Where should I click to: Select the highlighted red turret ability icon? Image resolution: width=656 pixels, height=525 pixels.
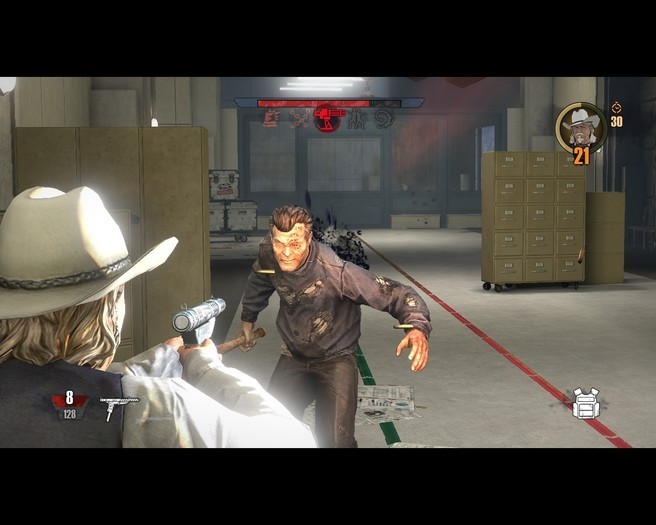pos(327,118)
